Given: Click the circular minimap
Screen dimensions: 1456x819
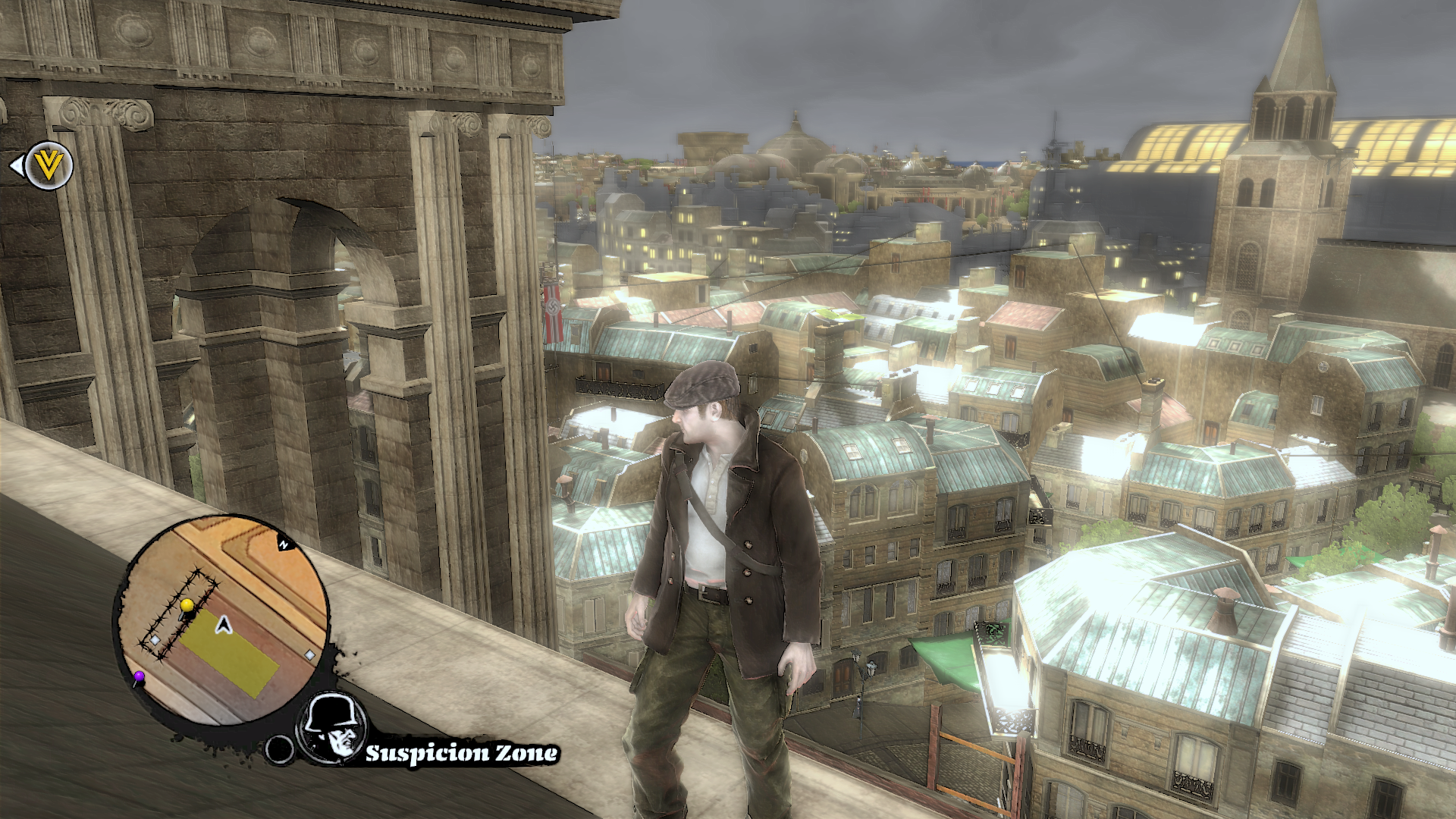Looking at the screenshot, I should pyautogui.click(x=221, y=623).
